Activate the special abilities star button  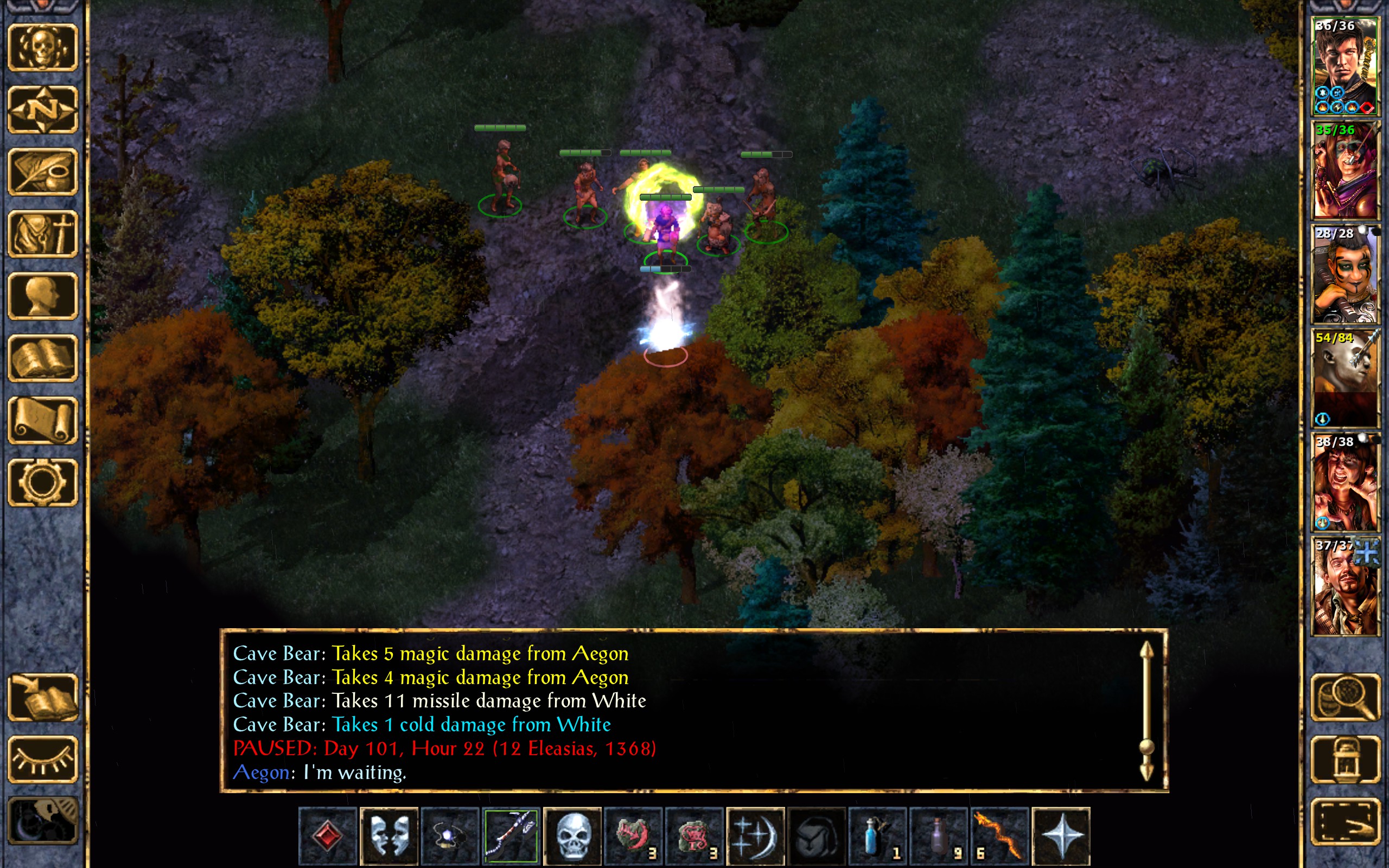tap(1060, 836)
